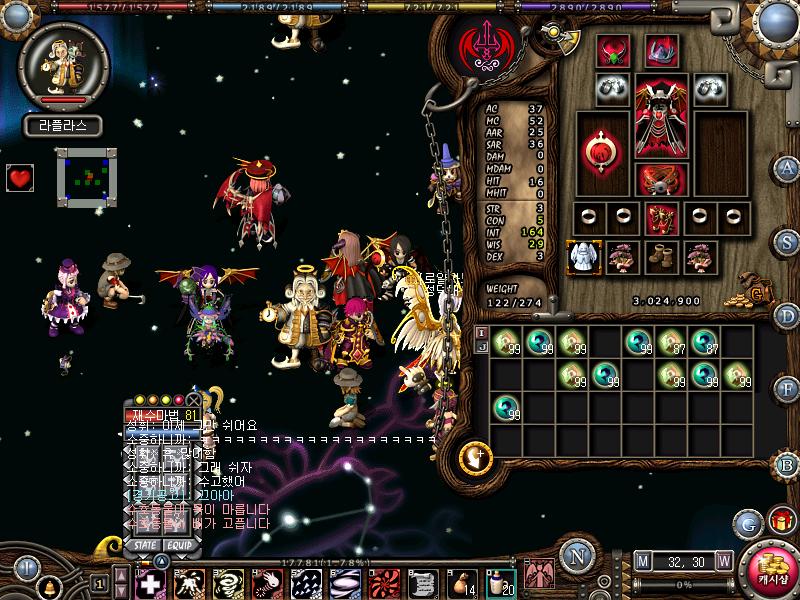
Task: Select the equipped helmet slot
Action: coord(660,50)
